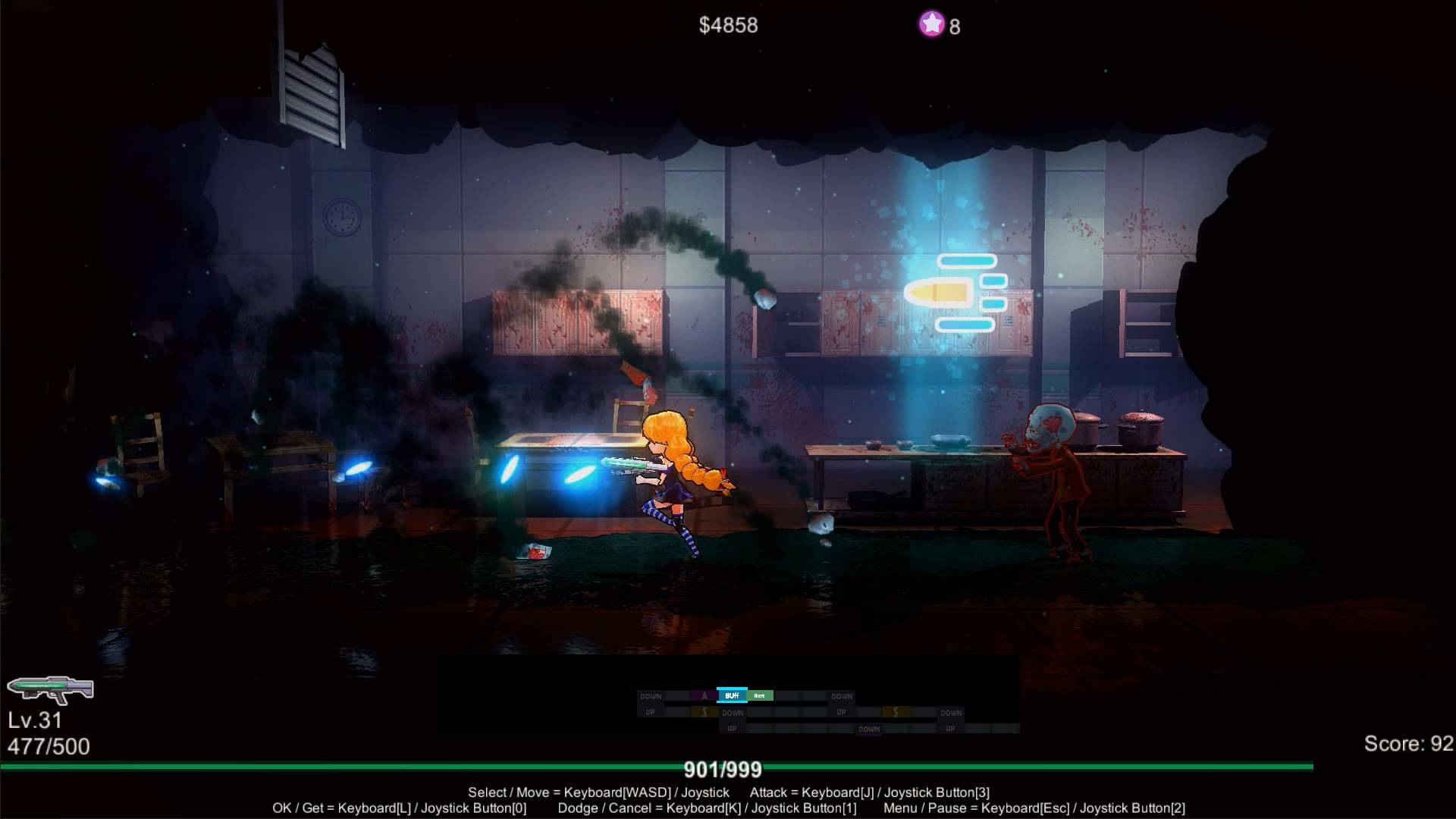Click the 'A' key buff indicator slot
The image size is (1456, 819).
click(x=704, y=695)
